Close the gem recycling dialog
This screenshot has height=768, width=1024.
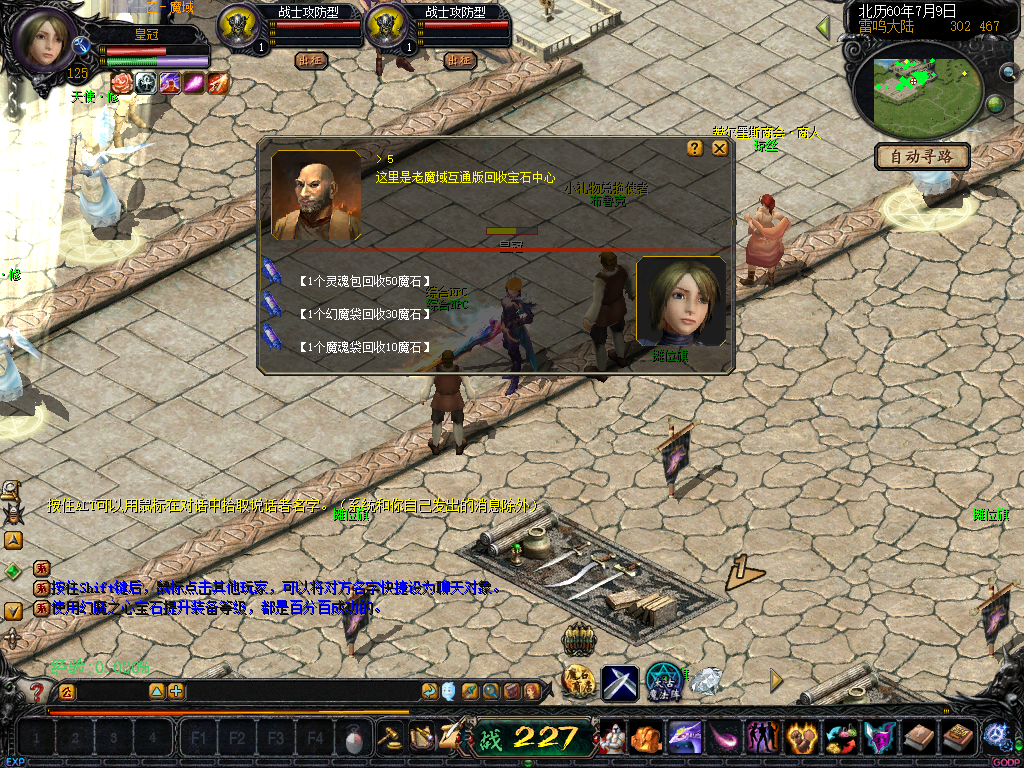click(x=719, y=148)
